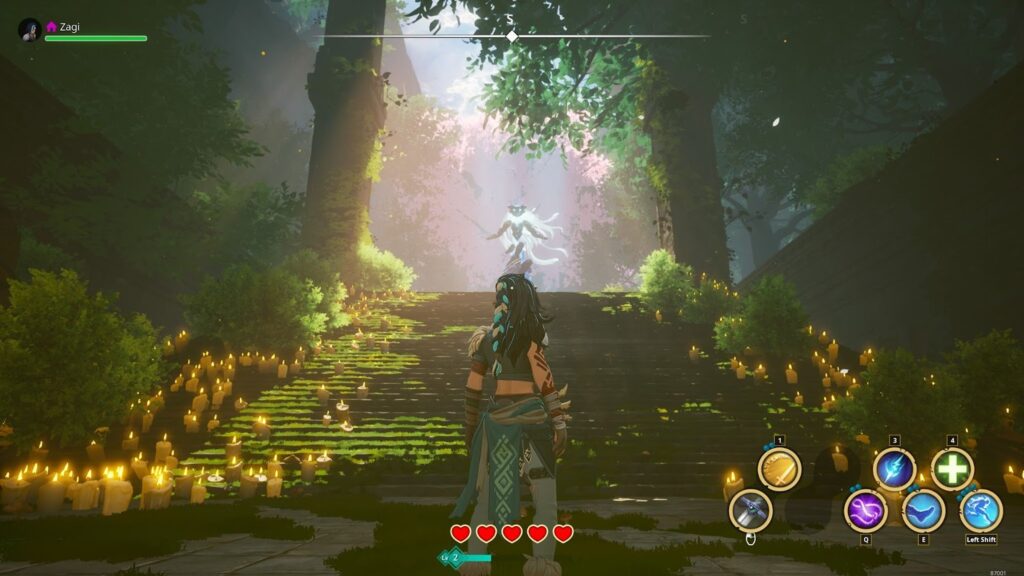Cast the blue lightning spear ability
1024x576 pixels.
point(894,468)
